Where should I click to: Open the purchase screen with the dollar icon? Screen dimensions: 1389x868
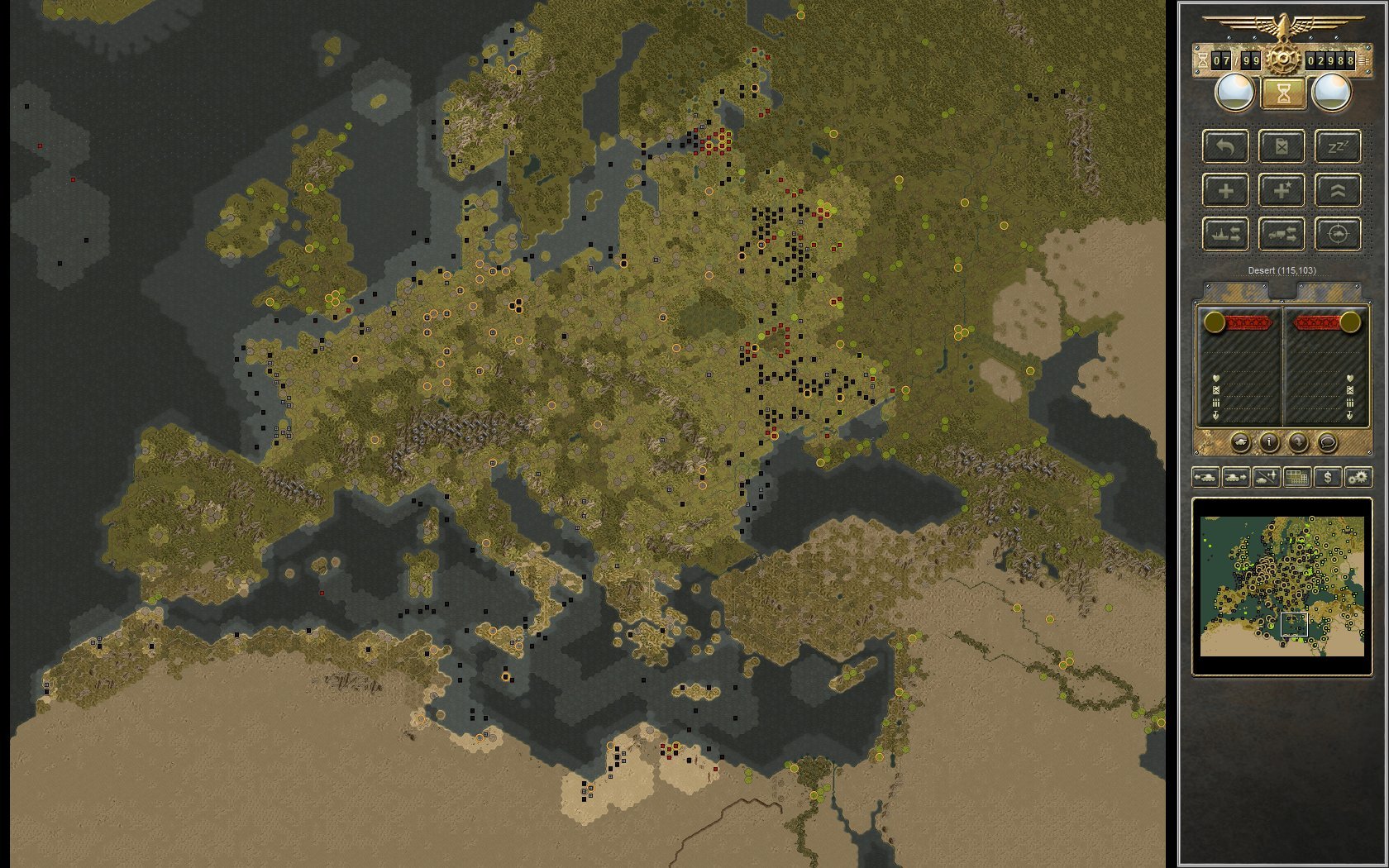click(1328, 478)
